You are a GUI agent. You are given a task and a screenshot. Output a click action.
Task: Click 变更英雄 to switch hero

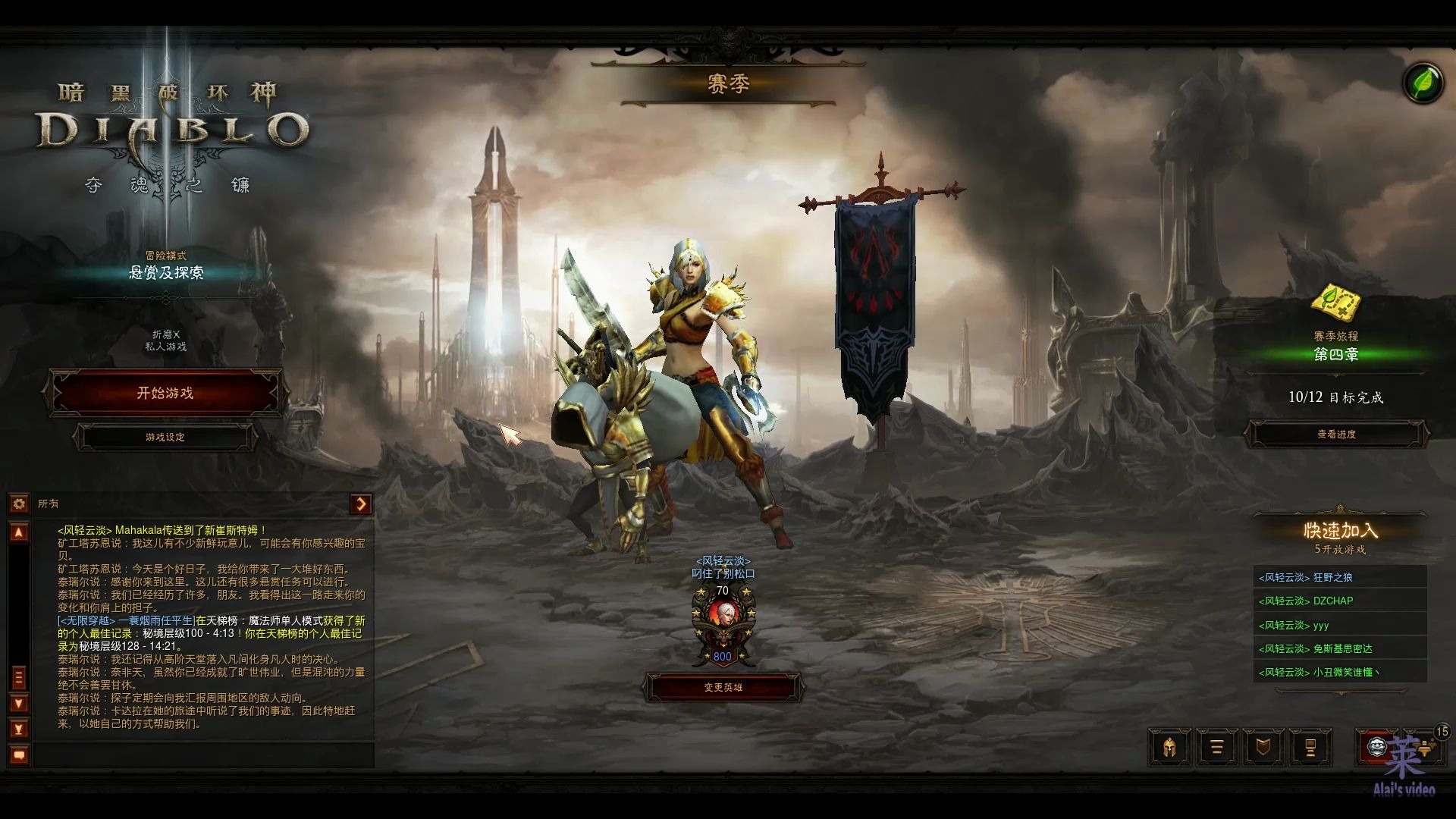pyautogui.click(x=723, y=688)
